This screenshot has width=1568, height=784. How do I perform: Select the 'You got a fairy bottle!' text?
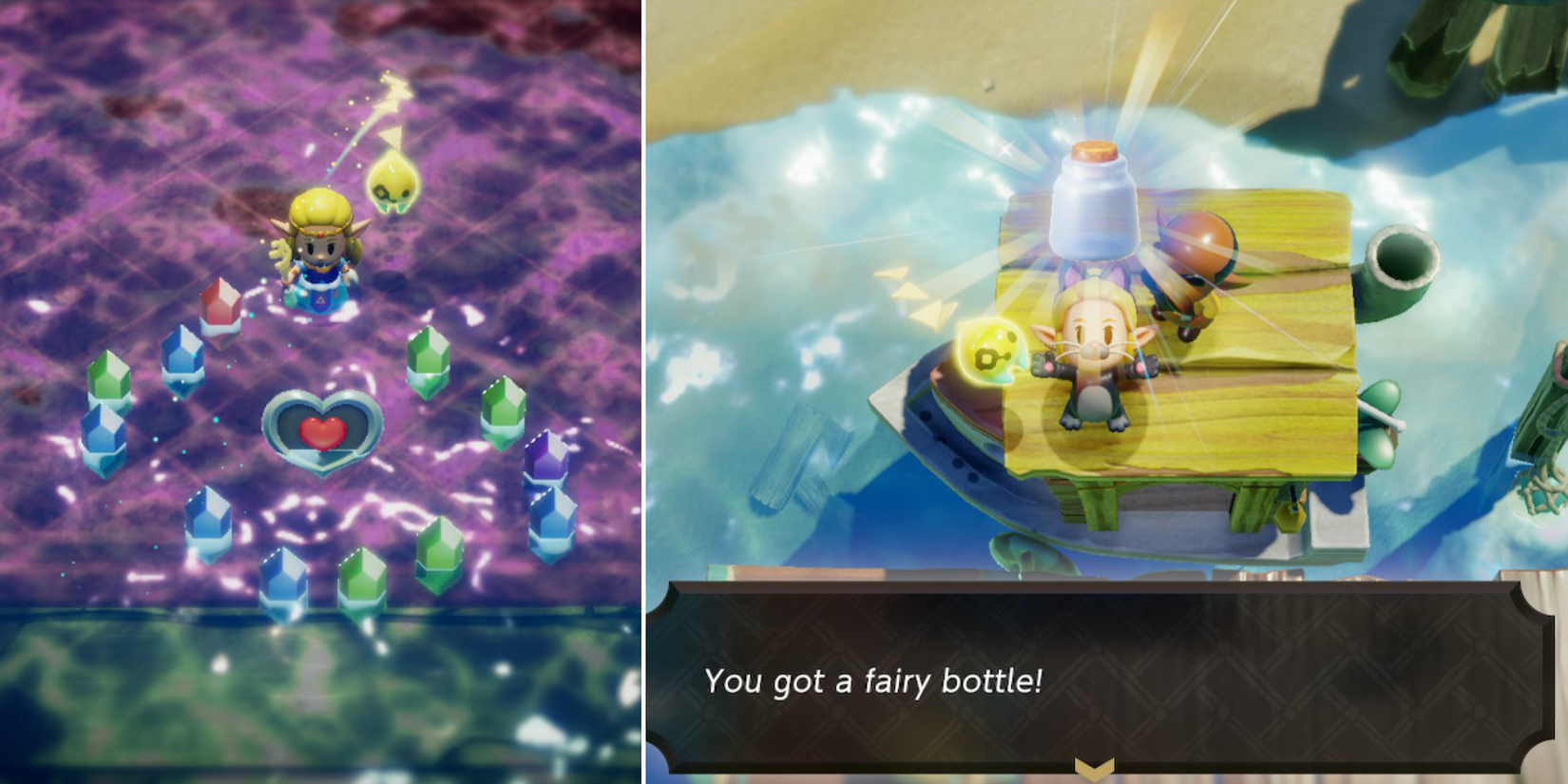pos(874,681)
